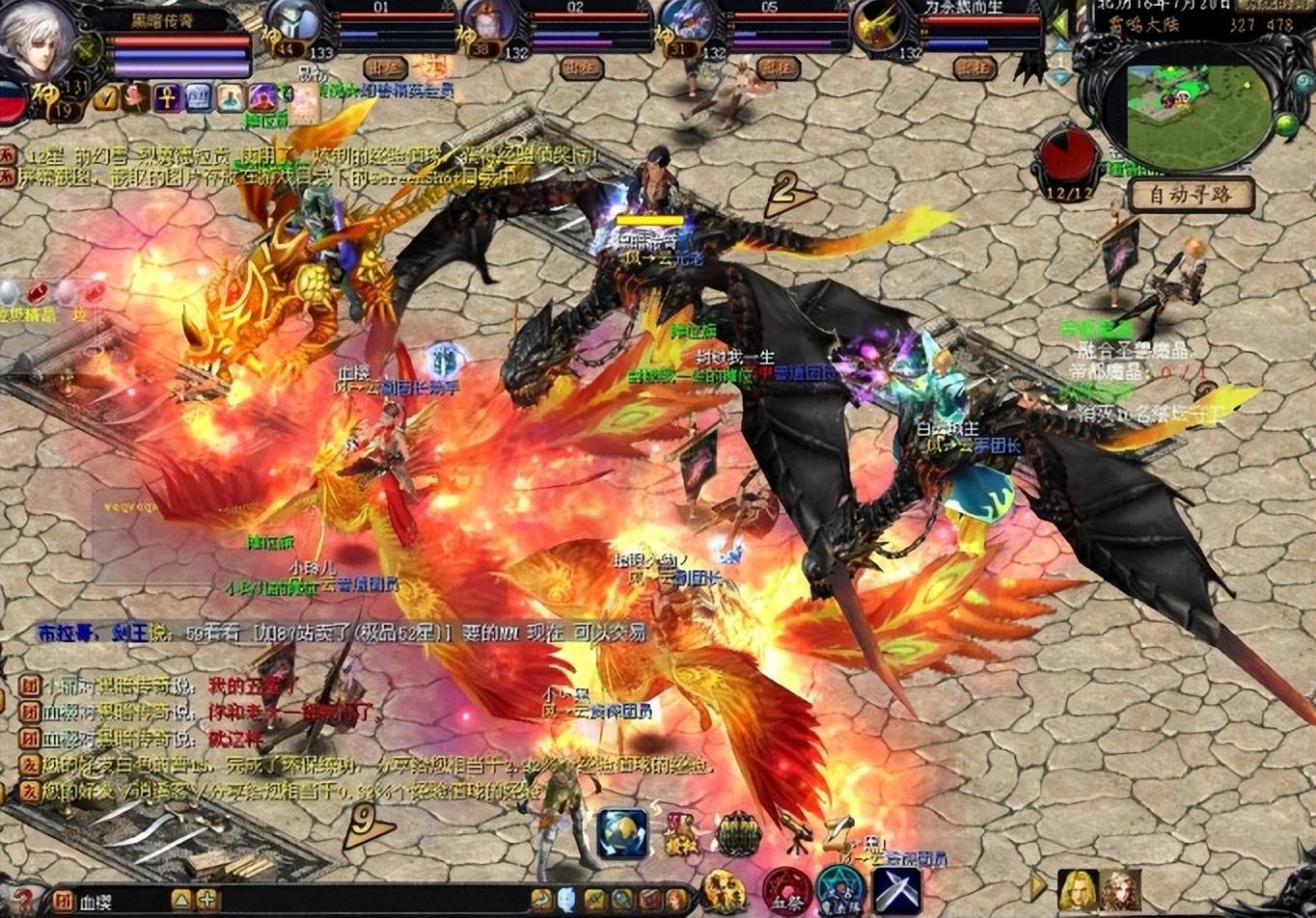Select party member 01's portrait

(x=291, y=23)
